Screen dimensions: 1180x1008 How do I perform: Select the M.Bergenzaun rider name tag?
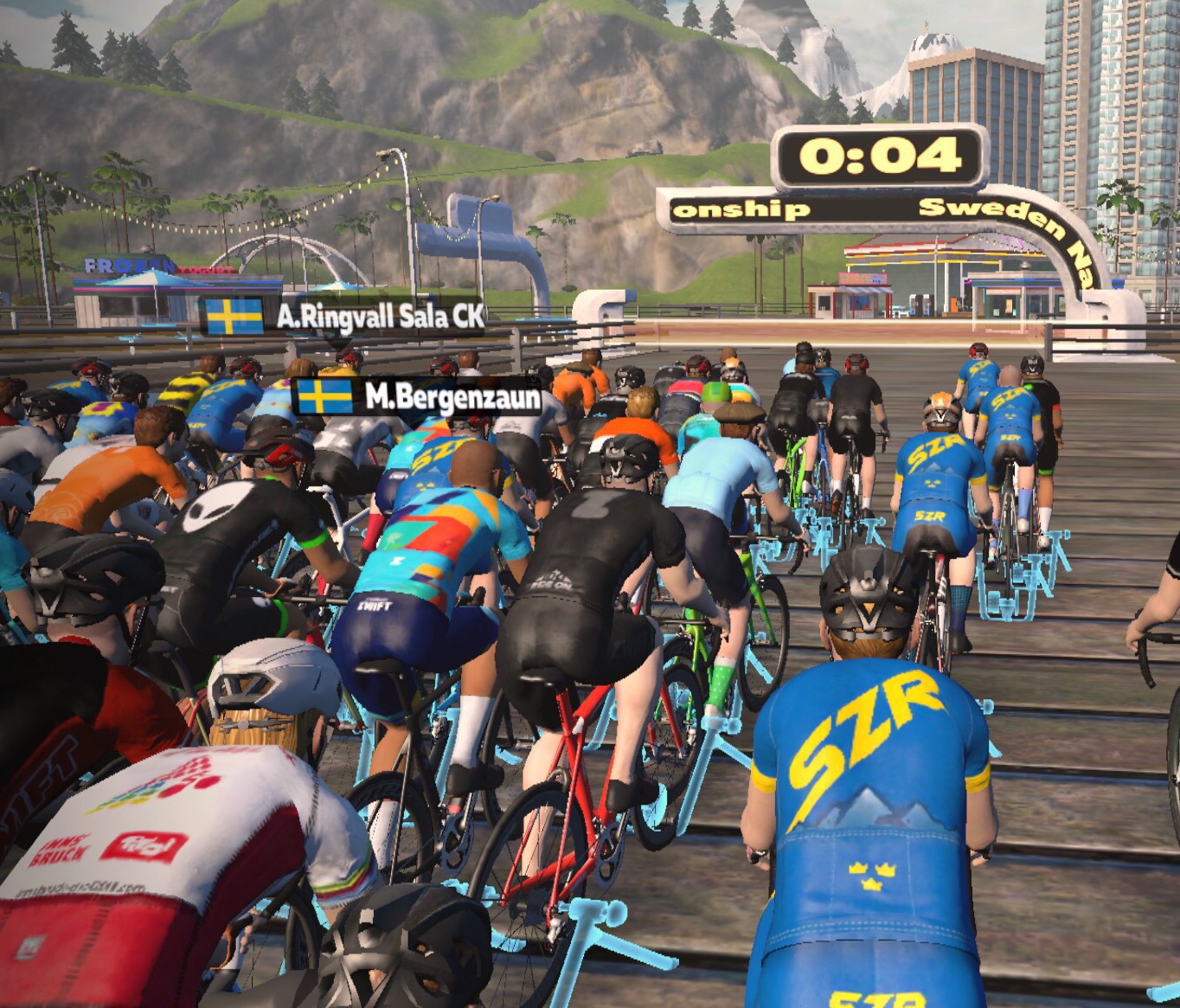(420, 397)
